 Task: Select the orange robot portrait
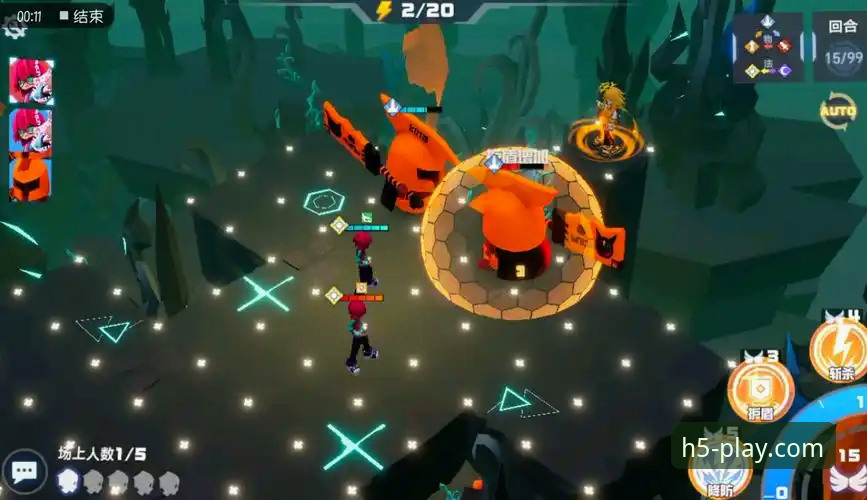click(x=31, y=177)
